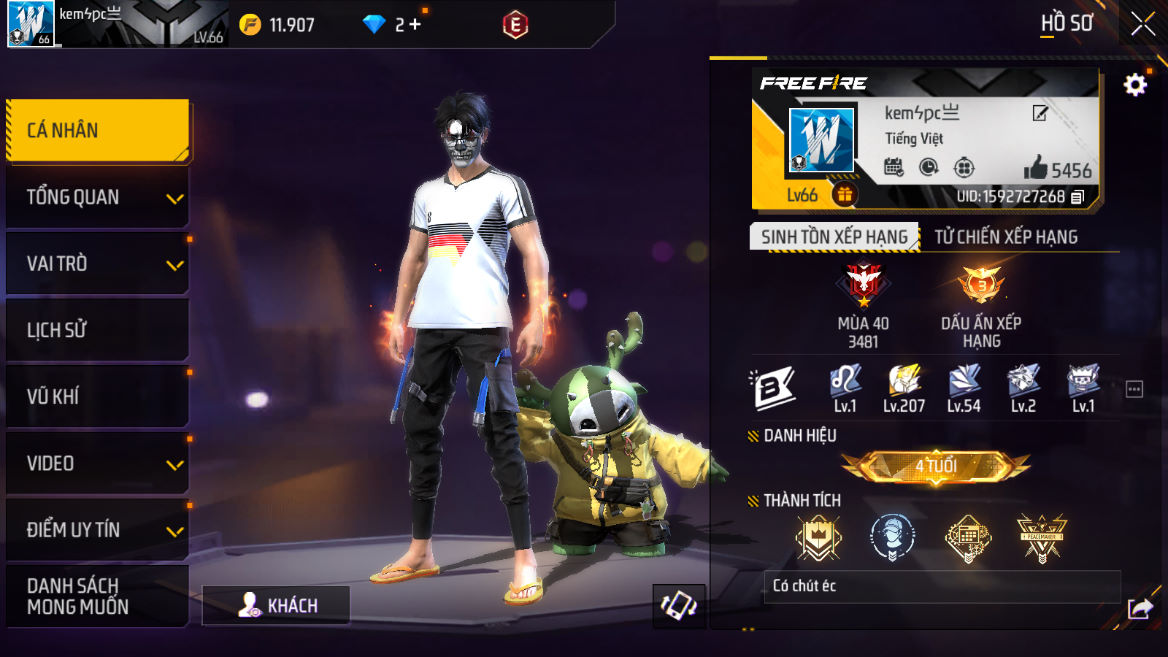Close the Hồ Sơ profile screen
The width and height of the screenshot is (1168, 657).
pos(1142,25)
